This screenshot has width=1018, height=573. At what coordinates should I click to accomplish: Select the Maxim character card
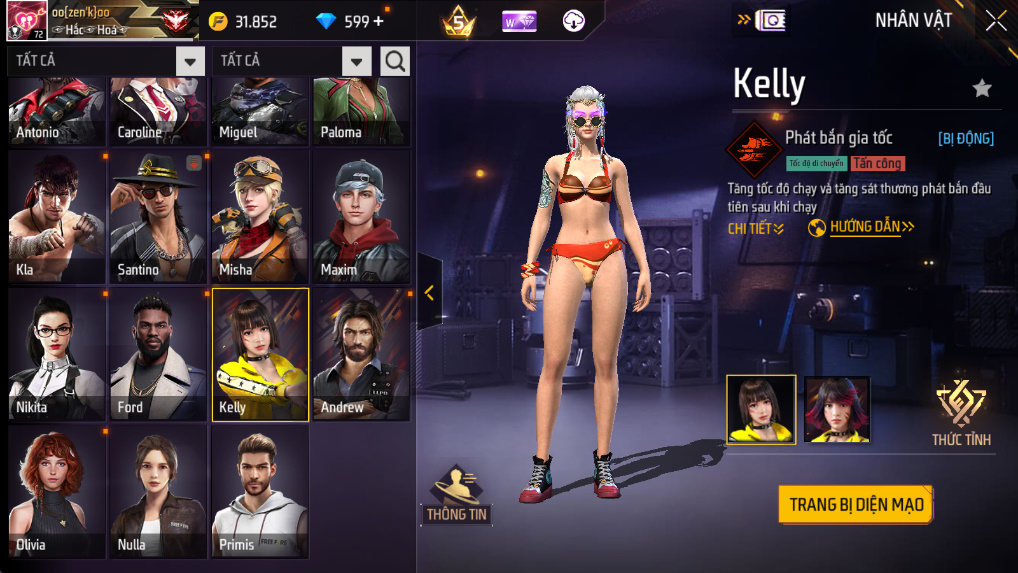362,217
